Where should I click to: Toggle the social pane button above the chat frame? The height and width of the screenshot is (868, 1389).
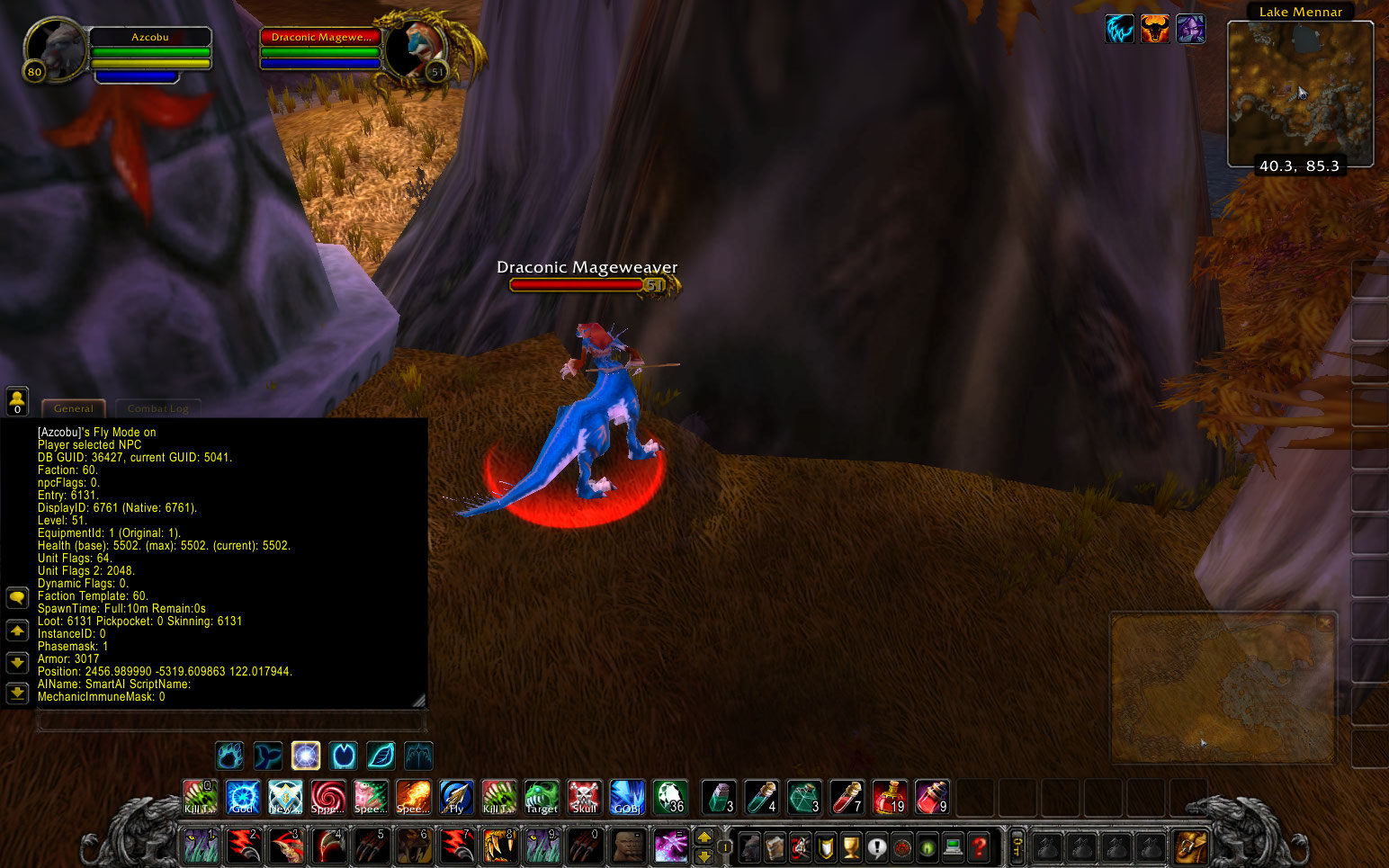tap(17, 400)
